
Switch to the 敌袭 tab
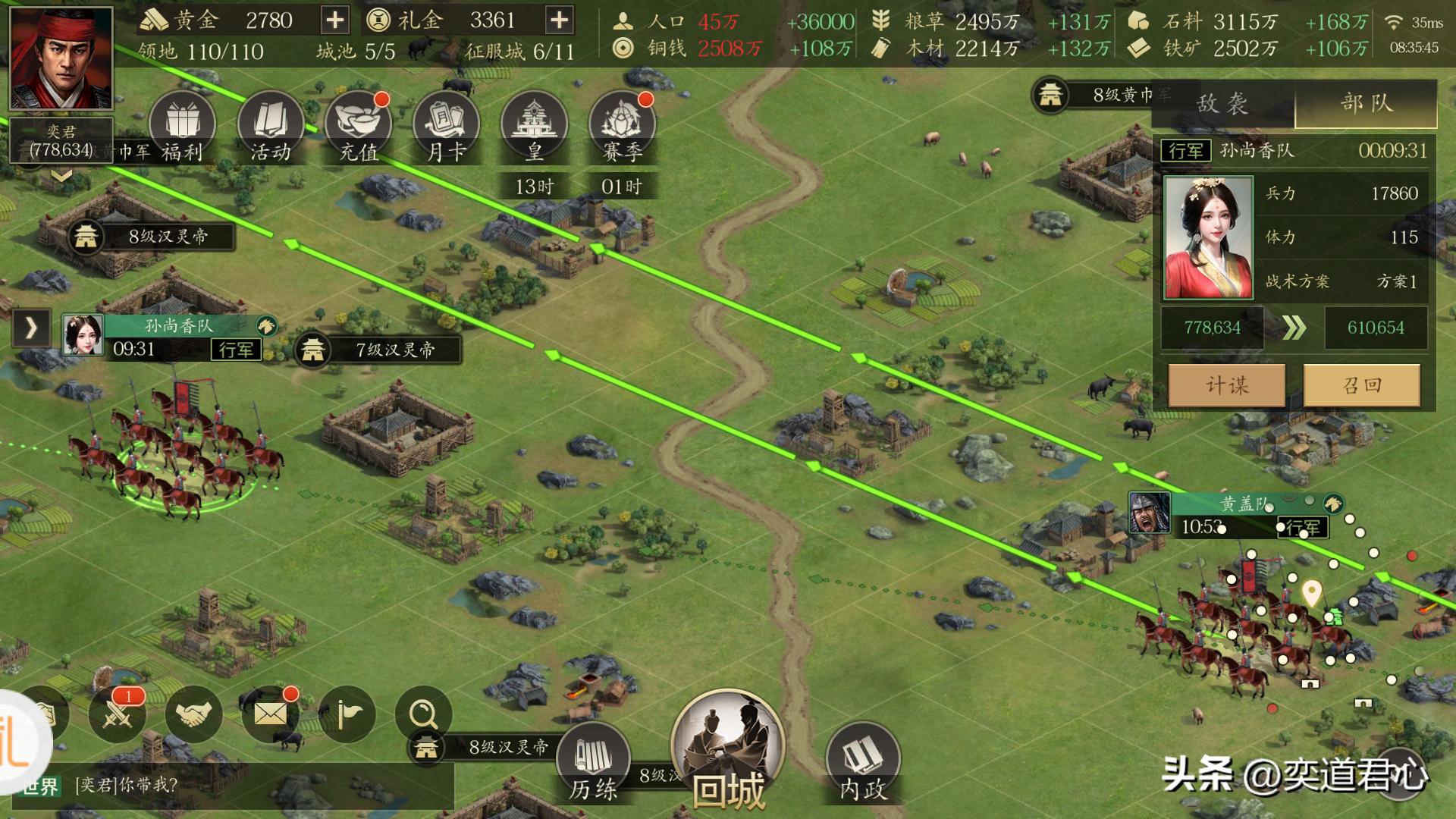1222,104
